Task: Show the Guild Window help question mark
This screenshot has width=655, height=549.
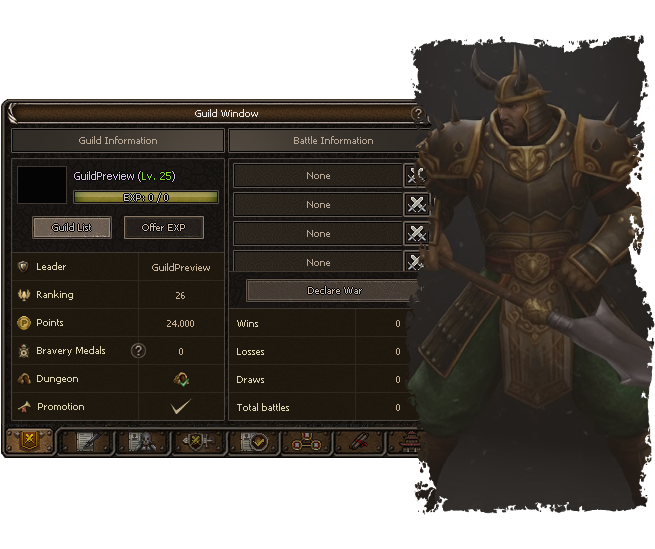Action: point(418,114)
